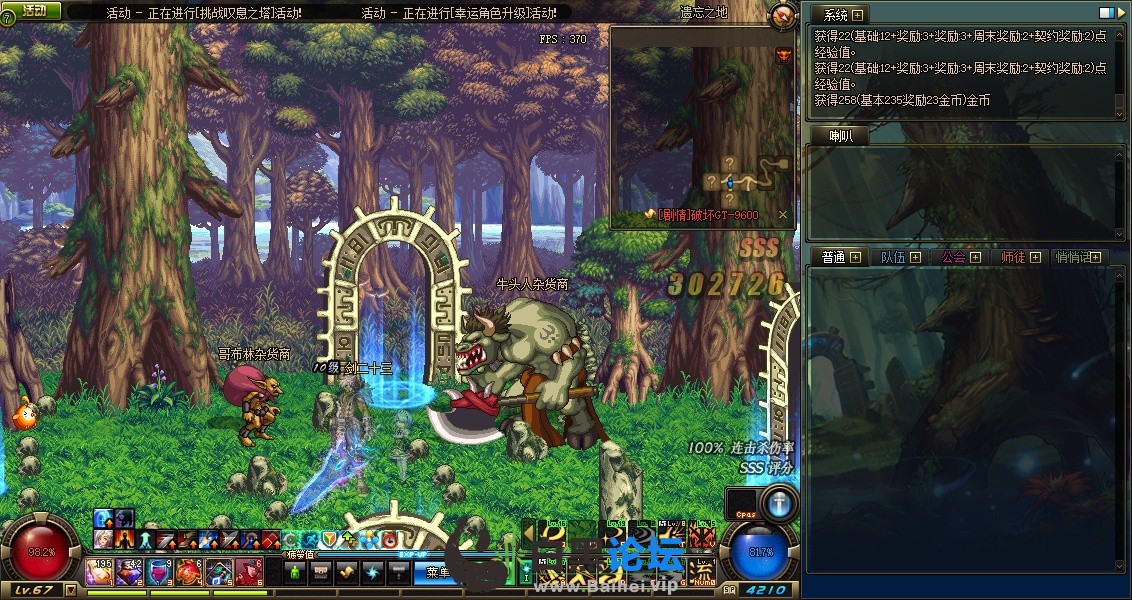
Task: Toggle the chat window layout button
Action: click(1107, 14)
